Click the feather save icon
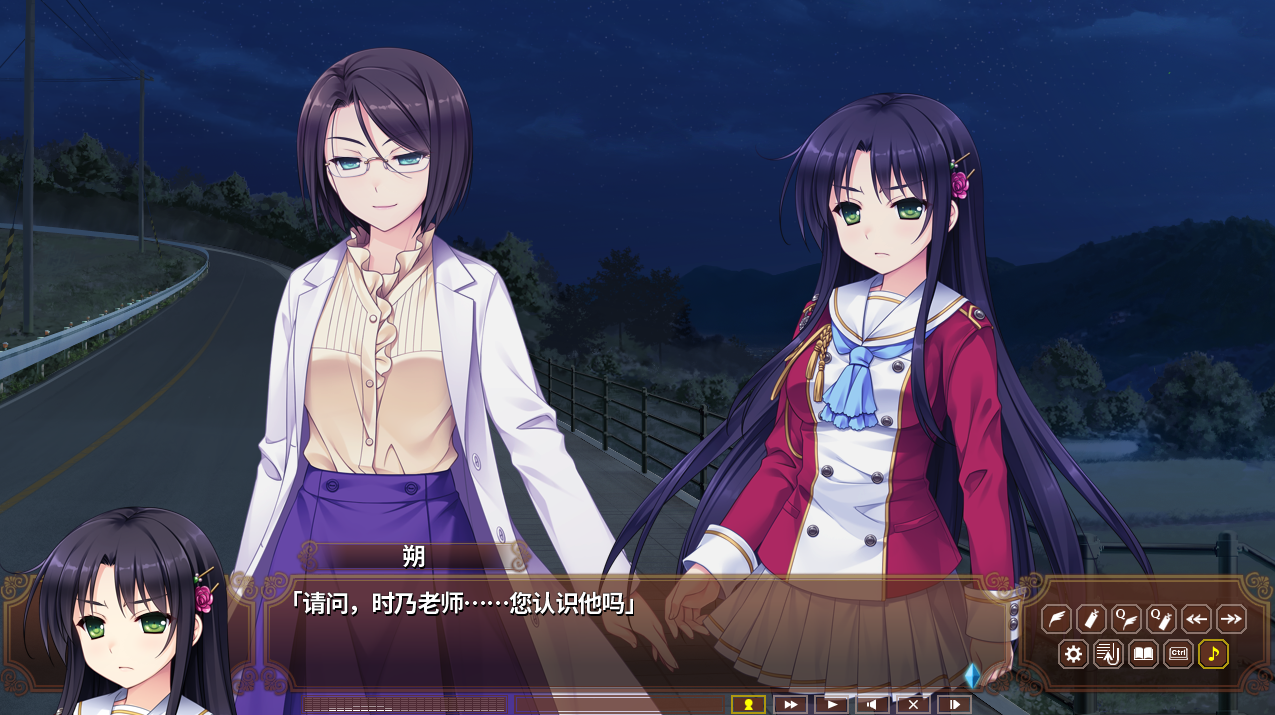The width and height of the screenshot is (1275, 715). 1056,620
